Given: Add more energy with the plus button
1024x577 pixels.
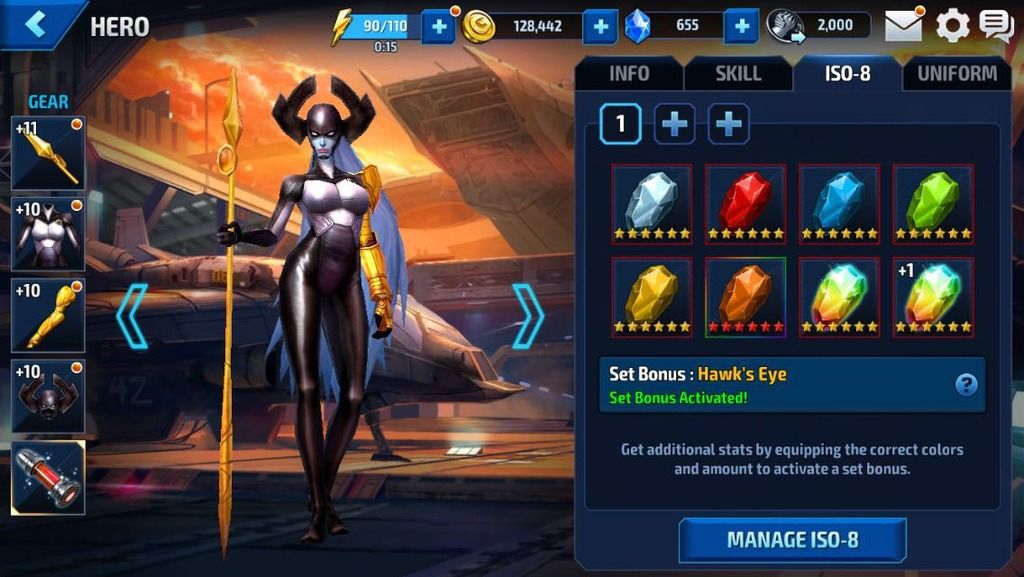Looking at the screenshot, I should 438,26.
